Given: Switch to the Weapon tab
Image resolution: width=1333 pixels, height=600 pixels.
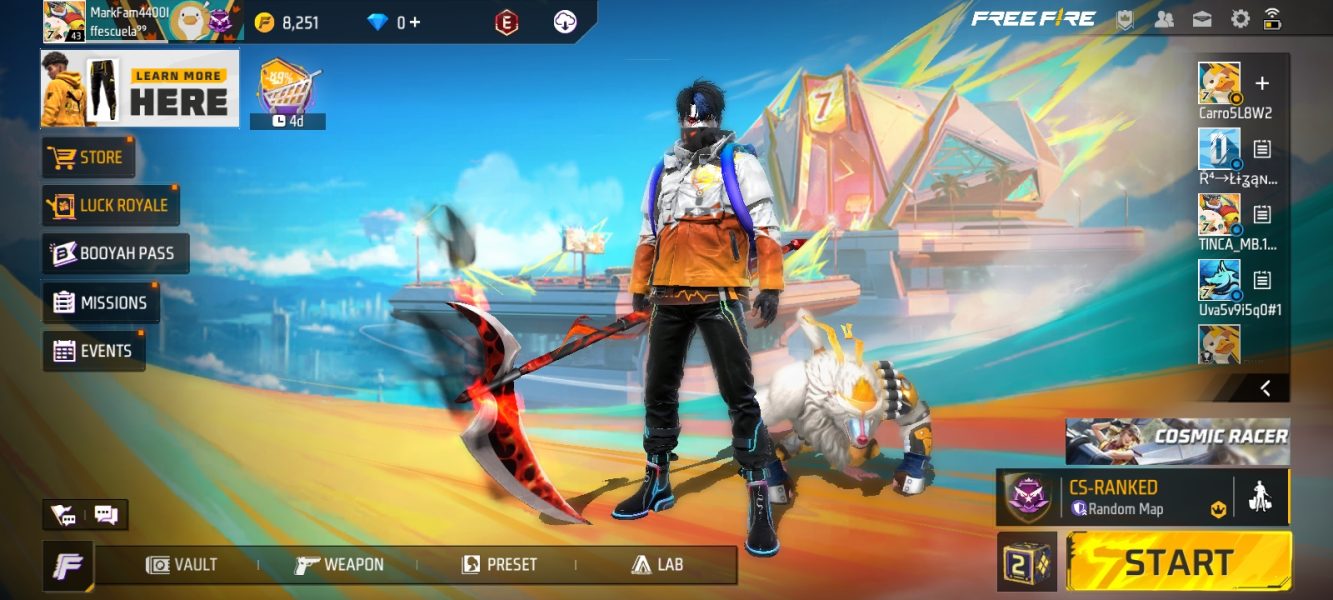Looking at the screenshot, I should [x=340, y=565].
